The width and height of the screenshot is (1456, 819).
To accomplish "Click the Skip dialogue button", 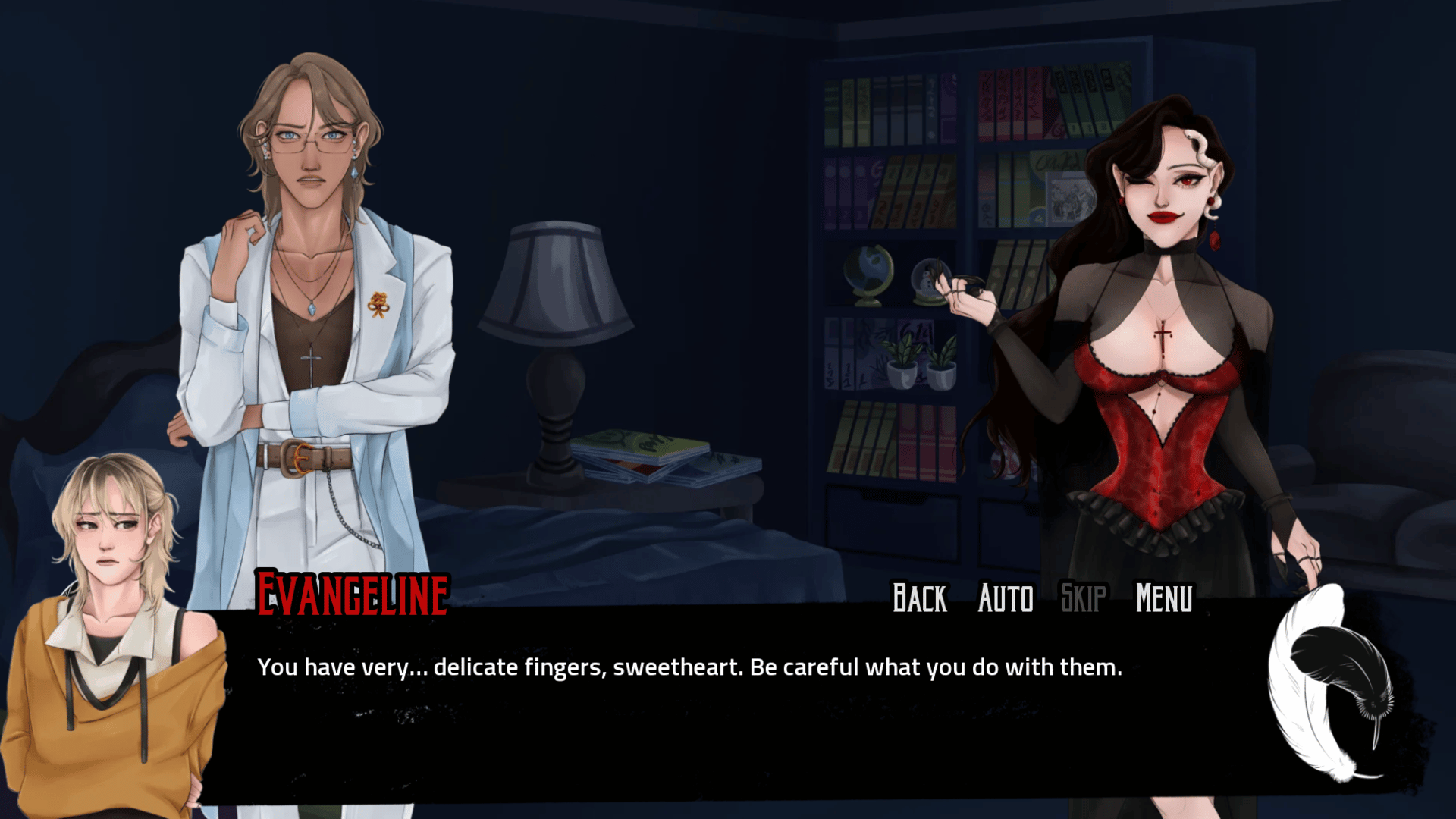I will click(1083, 598).
